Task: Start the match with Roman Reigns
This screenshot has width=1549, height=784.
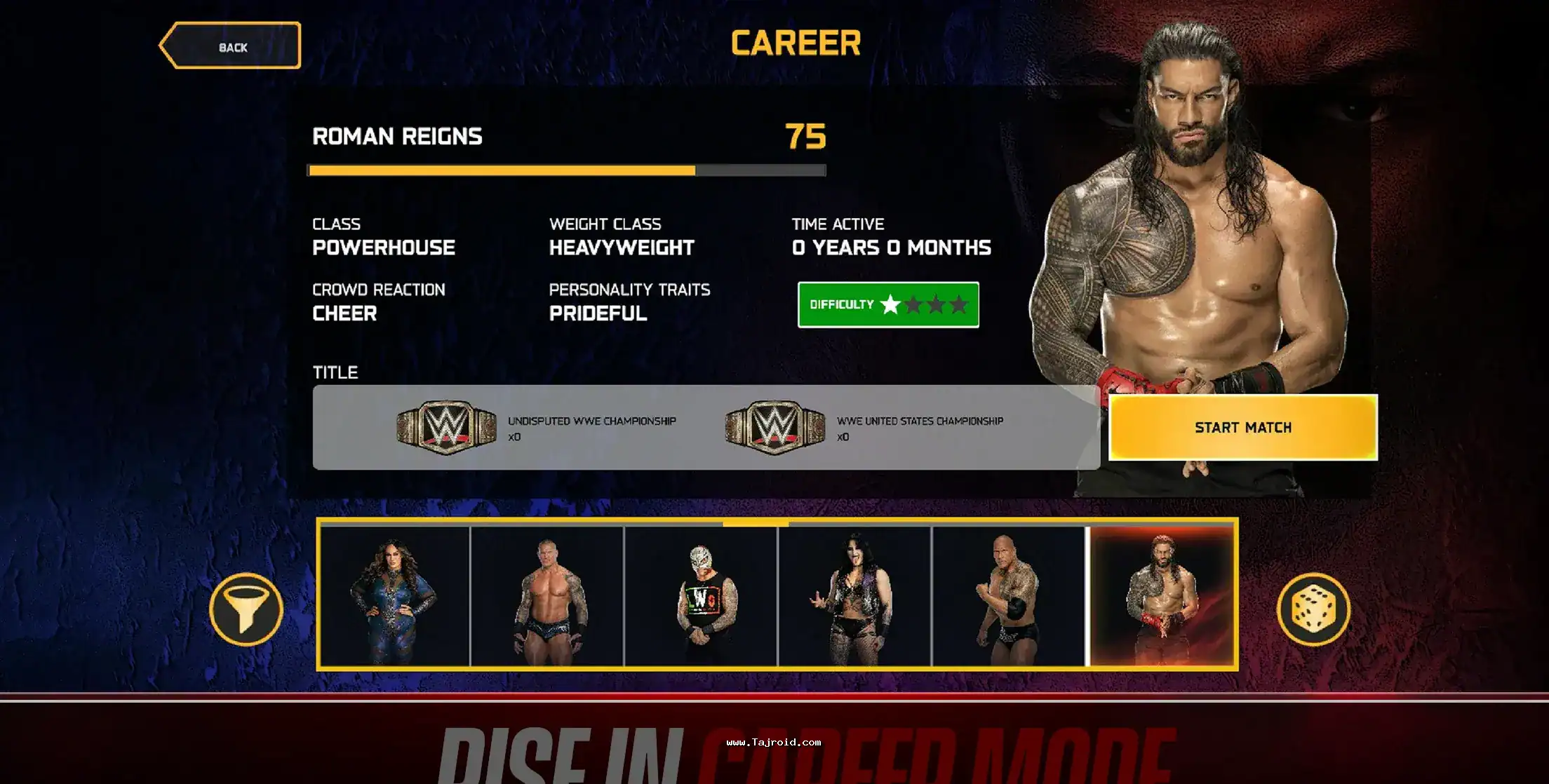Action: (x=1242, y=427)
